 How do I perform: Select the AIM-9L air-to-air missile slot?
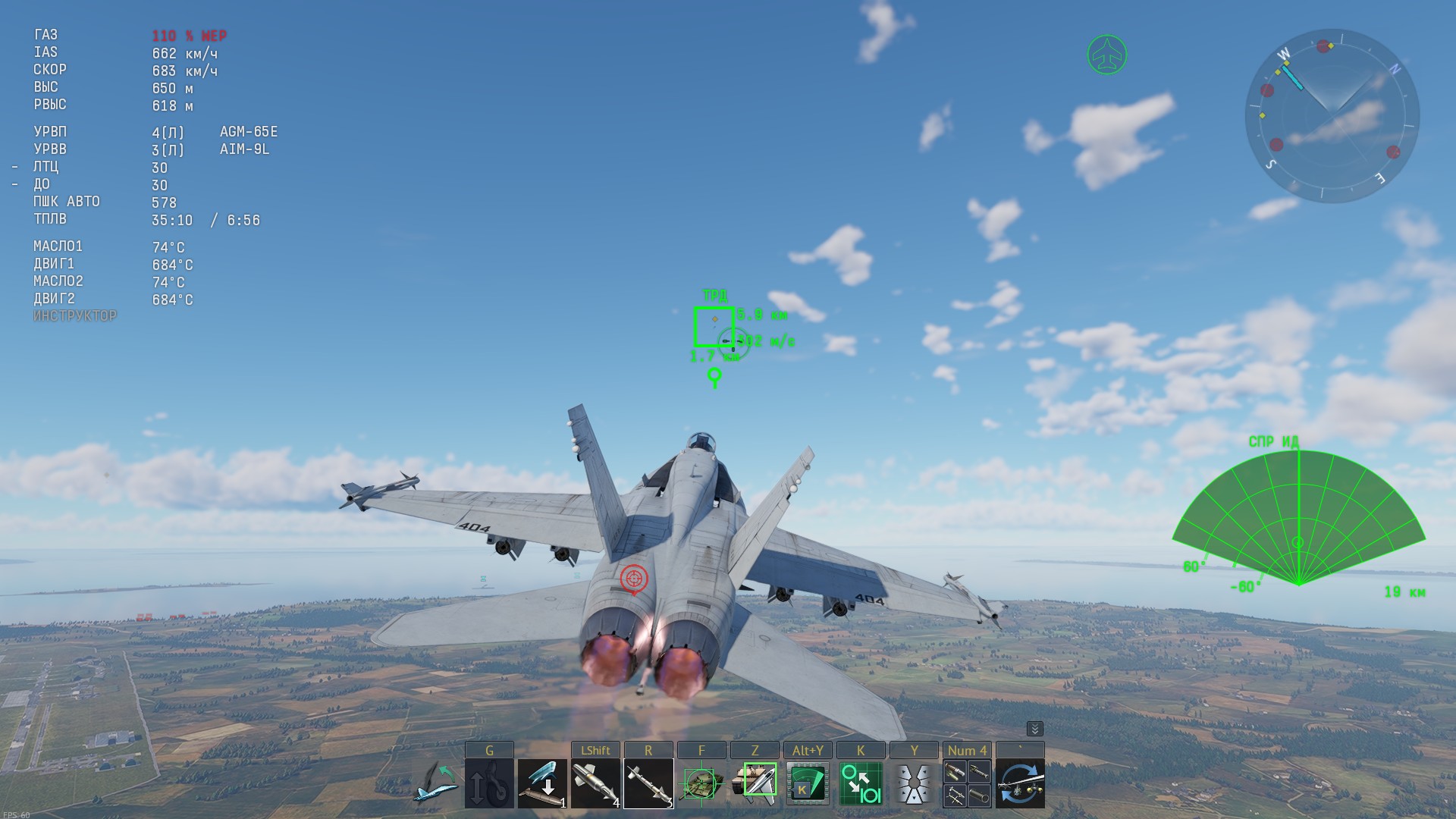coord(648,784)
